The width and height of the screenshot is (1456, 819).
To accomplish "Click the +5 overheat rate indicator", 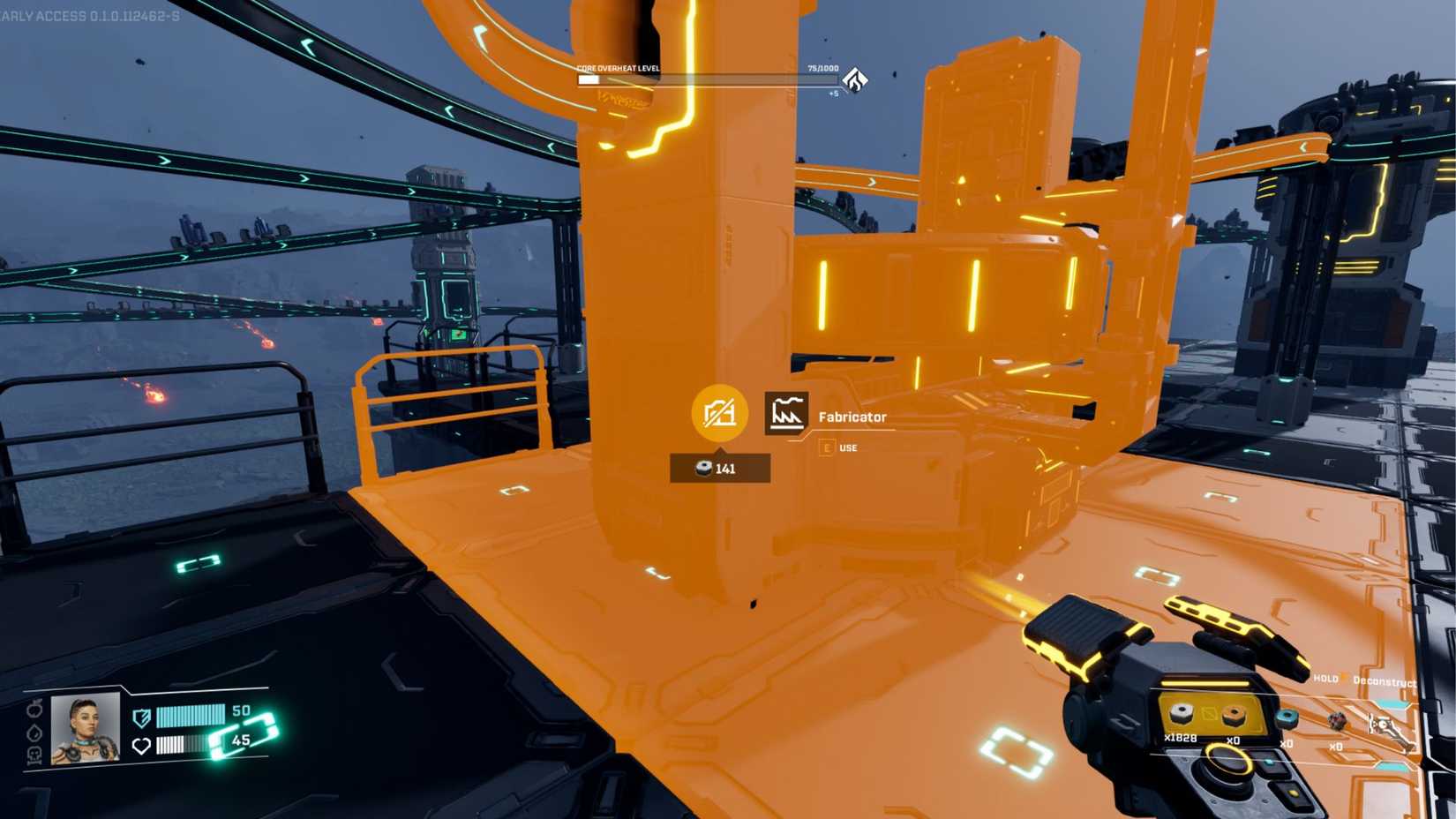I will [833, 92].
